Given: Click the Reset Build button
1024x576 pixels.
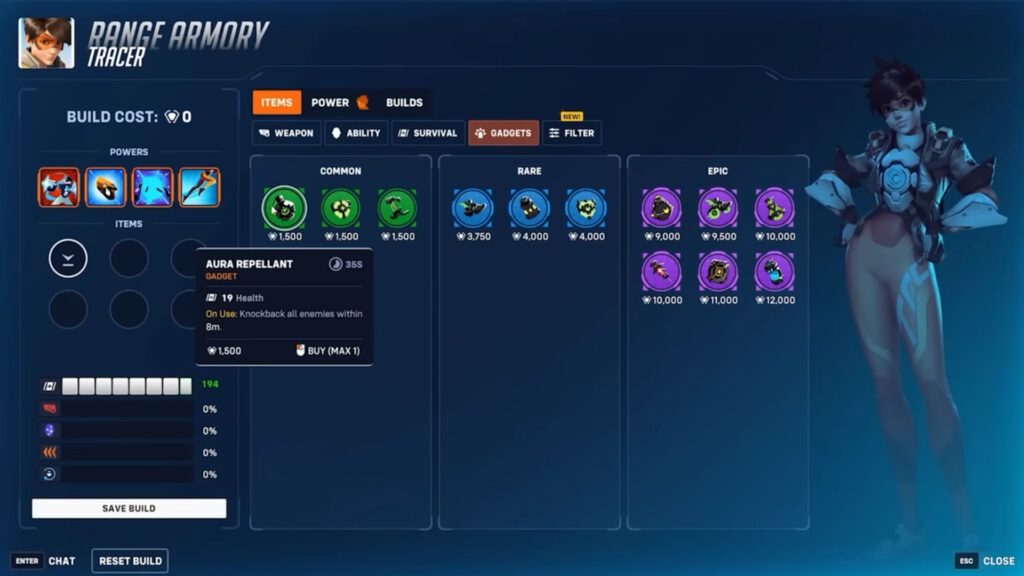Looking at the screenshot, I should pos(130,561).
